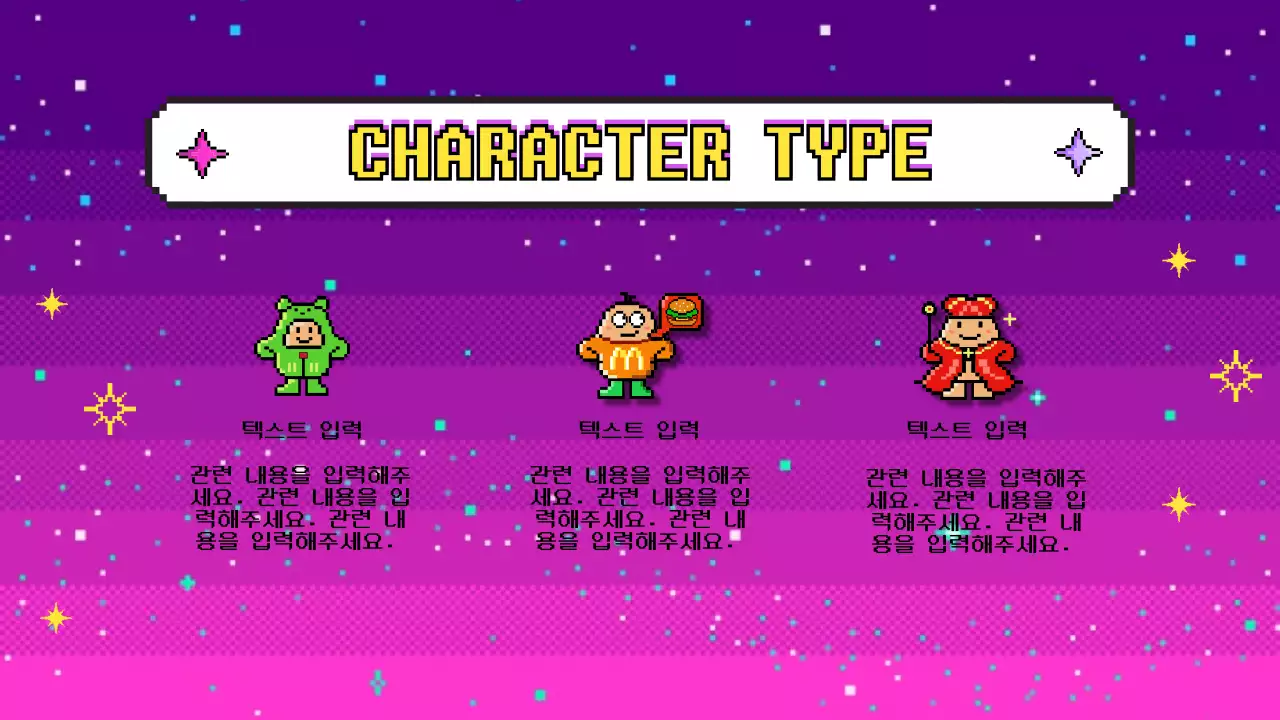Viewport: 1280px width, 720px height.
Task: Select the green frog costume character
Action: pyautogui.click(x=302, y=346)
